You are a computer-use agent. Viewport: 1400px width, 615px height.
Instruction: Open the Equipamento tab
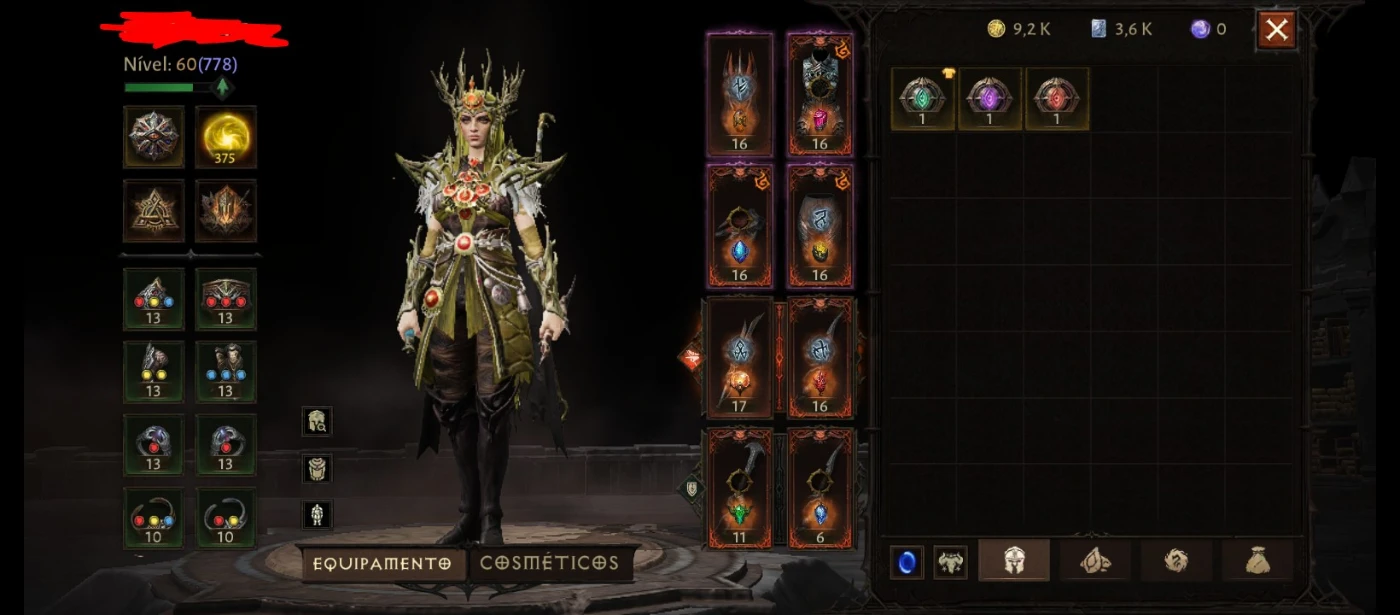pos(382,564)
